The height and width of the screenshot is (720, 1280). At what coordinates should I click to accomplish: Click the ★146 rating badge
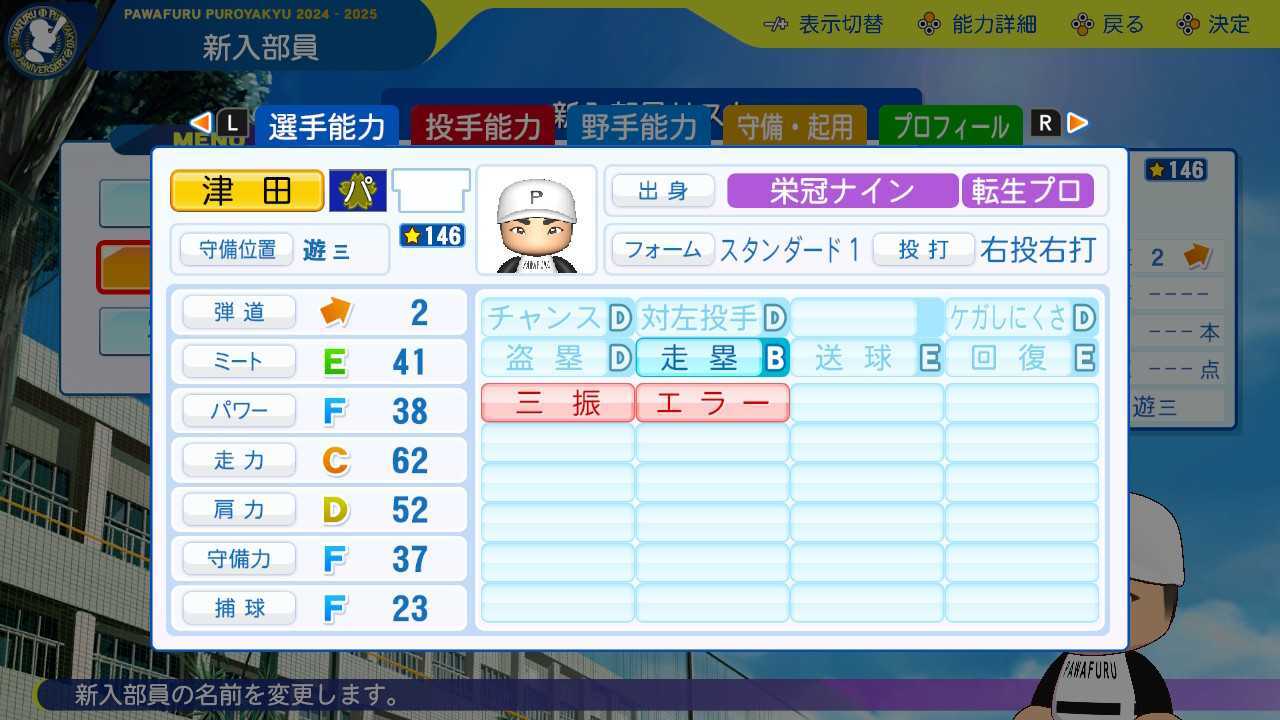point(431,236)
